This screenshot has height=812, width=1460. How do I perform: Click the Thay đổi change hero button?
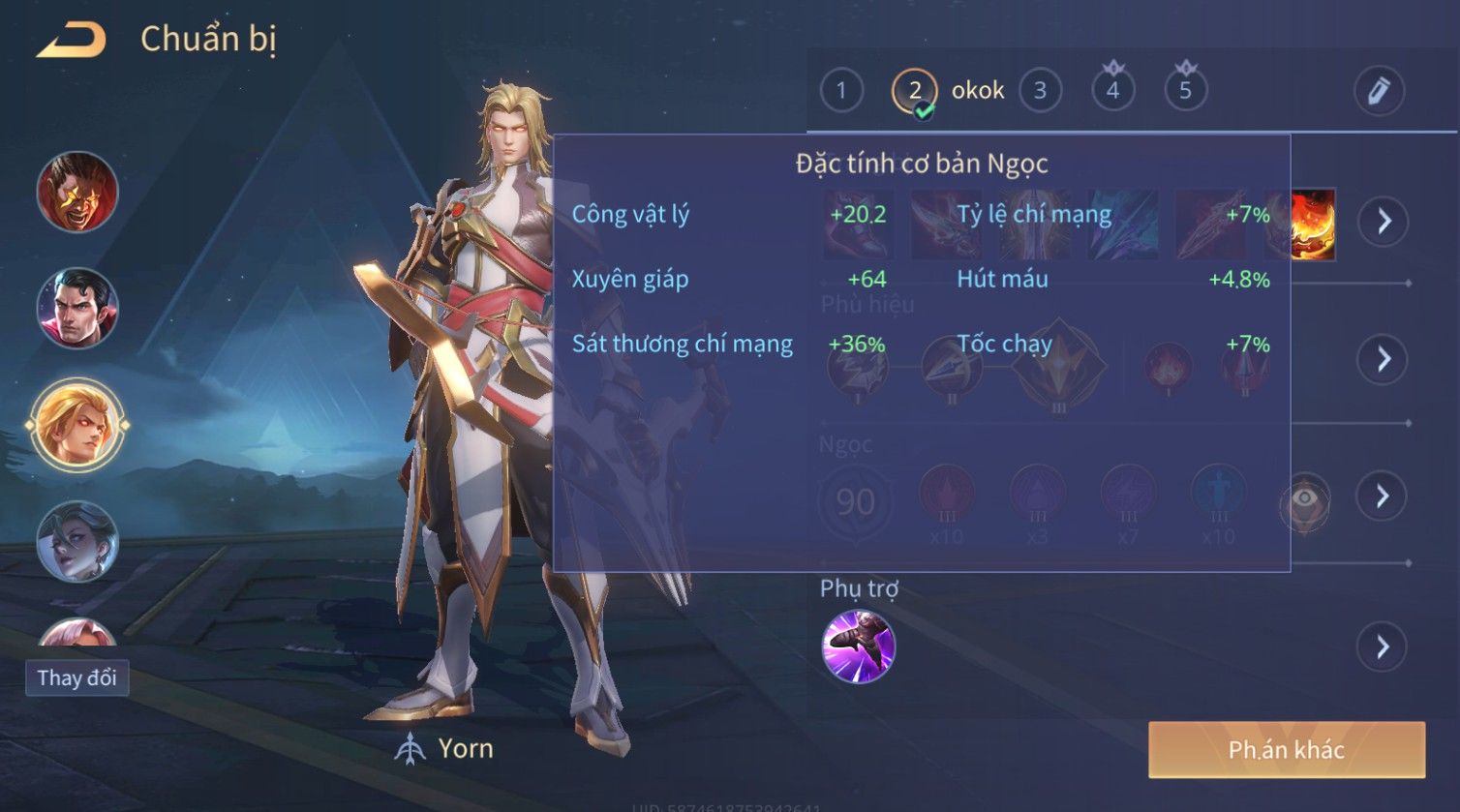pyautogui.click(x=76, y=677)
